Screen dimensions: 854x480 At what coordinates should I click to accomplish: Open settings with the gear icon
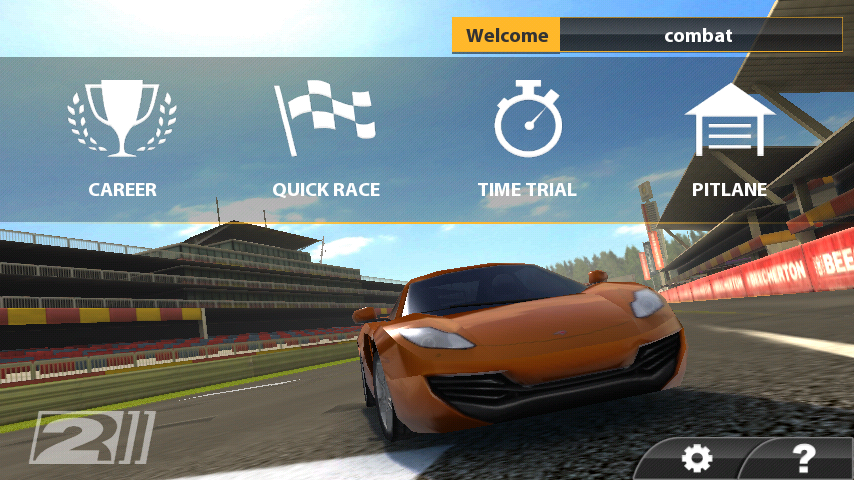[696, 459]
